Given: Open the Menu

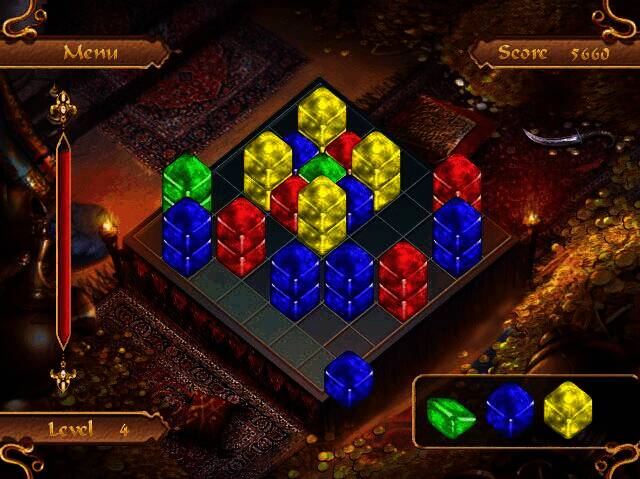Looking at the screenshot, I should (90, 52).
